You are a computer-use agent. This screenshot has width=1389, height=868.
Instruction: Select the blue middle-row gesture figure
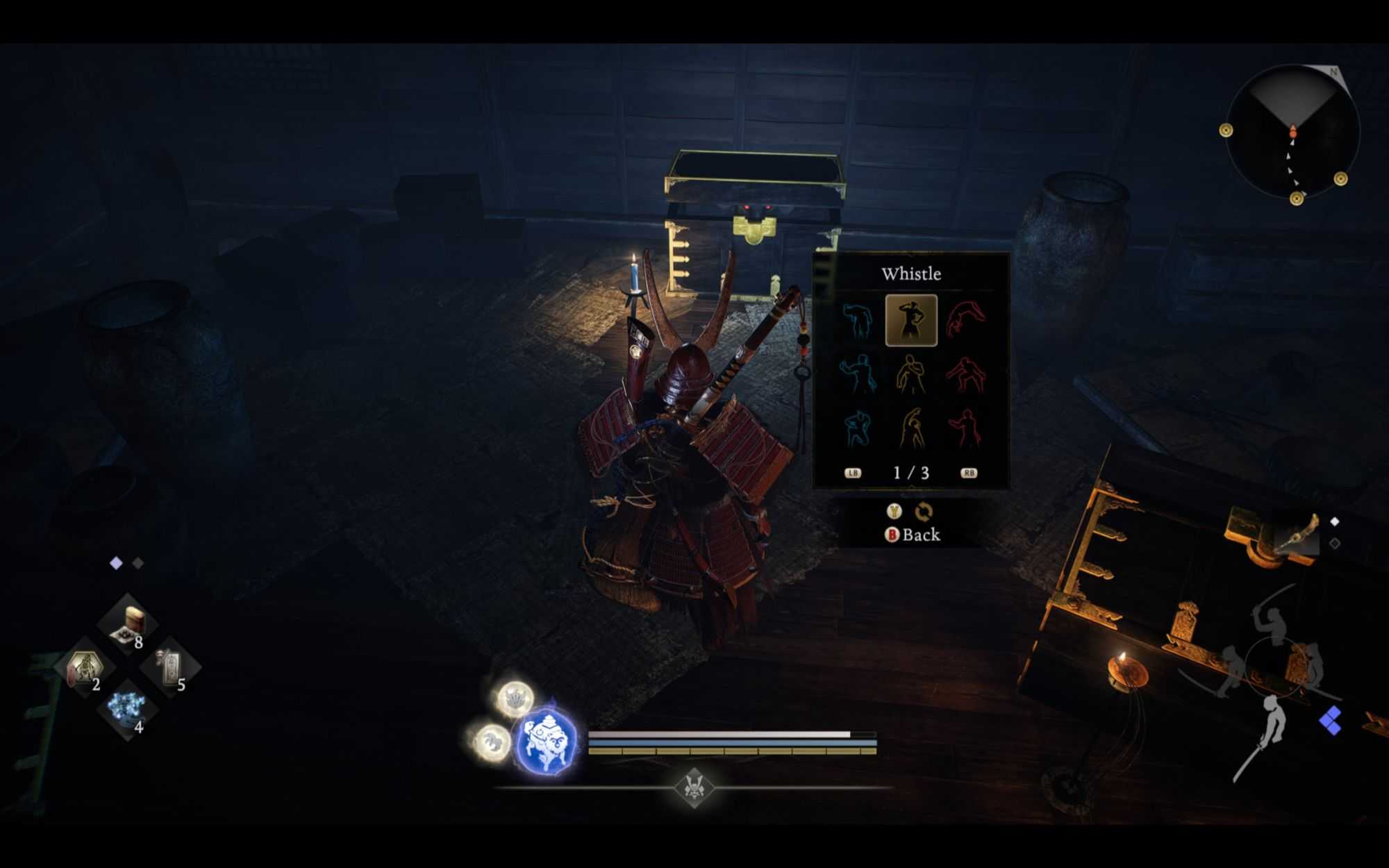click(x=858, y=374)
